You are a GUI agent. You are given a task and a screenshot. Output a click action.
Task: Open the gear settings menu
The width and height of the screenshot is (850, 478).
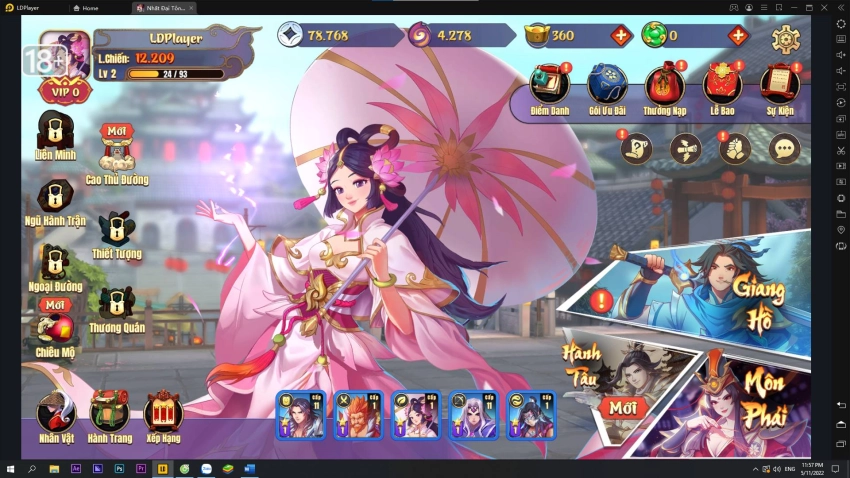point(786,38)
